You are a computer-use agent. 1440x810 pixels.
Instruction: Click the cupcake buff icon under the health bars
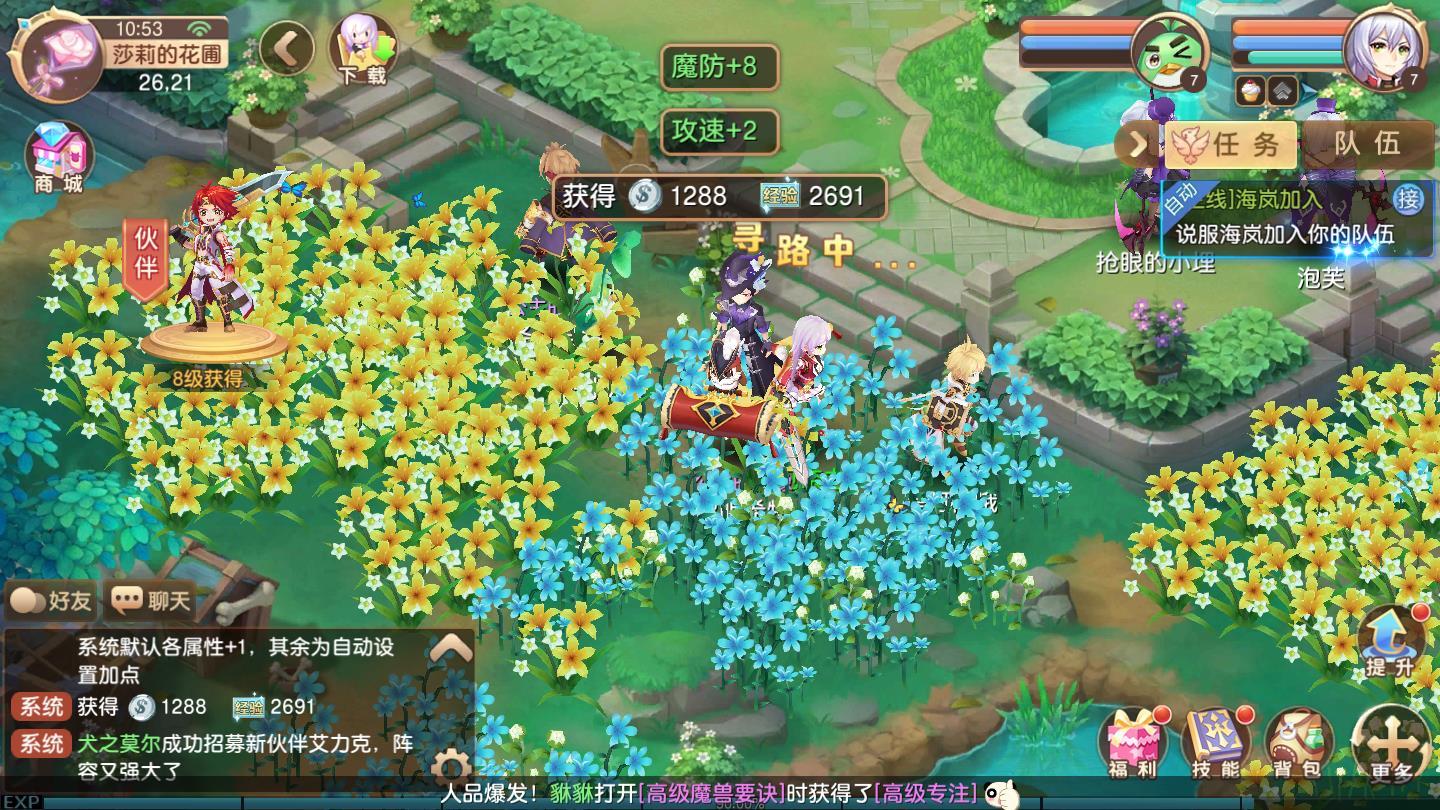click(1248, 90)
